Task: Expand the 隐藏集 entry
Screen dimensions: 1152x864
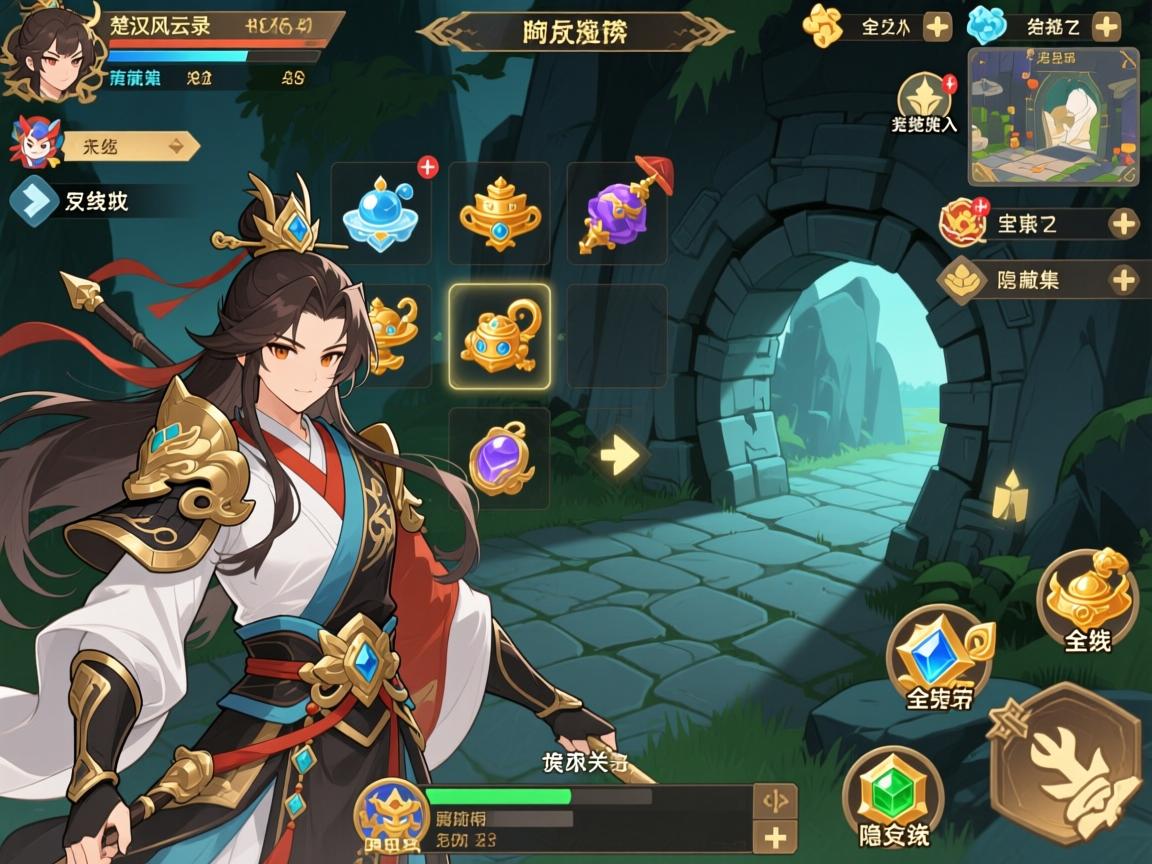Action: (1123, 280)
